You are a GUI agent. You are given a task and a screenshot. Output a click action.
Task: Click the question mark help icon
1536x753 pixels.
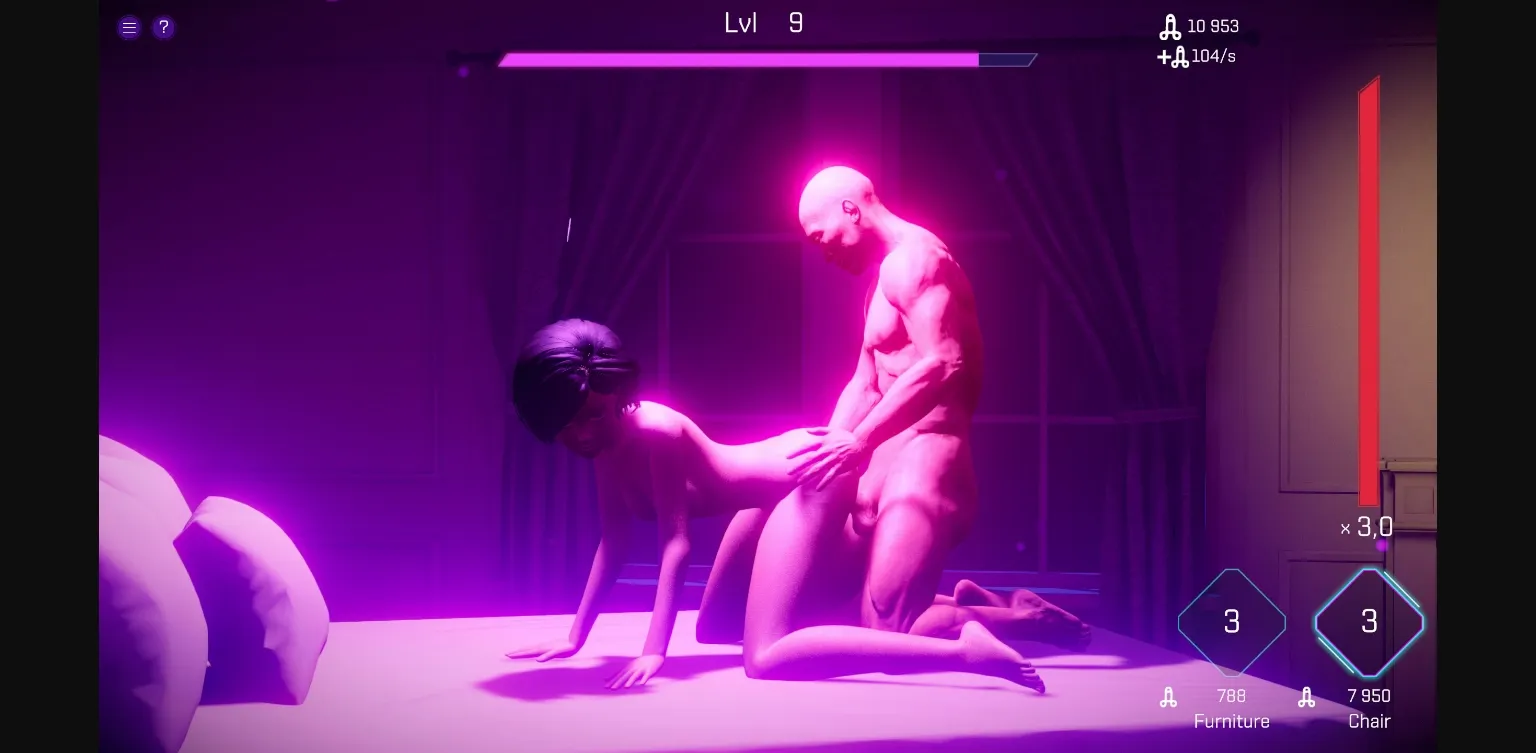click(163, 27)
